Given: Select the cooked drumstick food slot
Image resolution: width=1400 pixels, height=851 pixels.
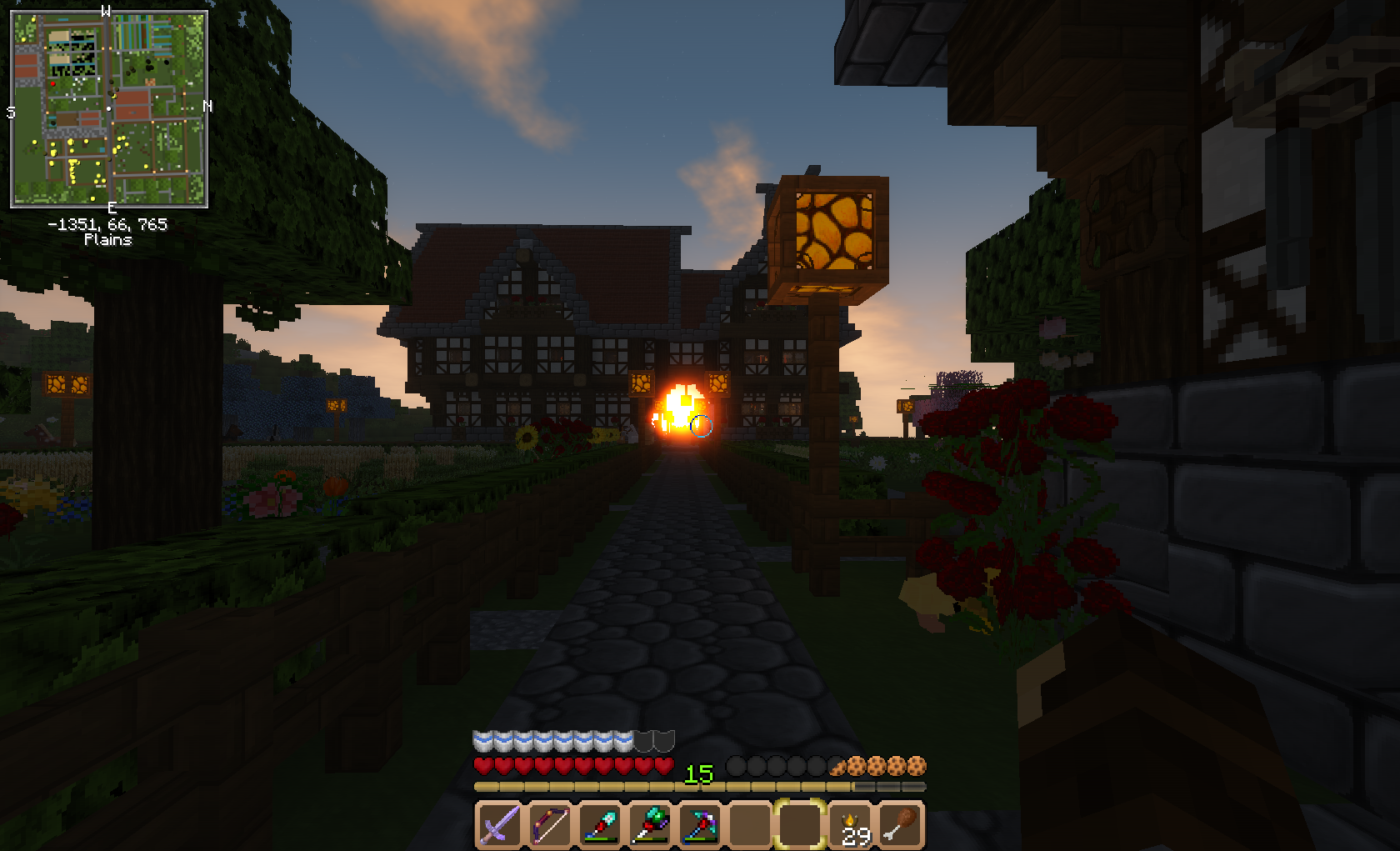Looking at the screenshot, I should point(901,825).
